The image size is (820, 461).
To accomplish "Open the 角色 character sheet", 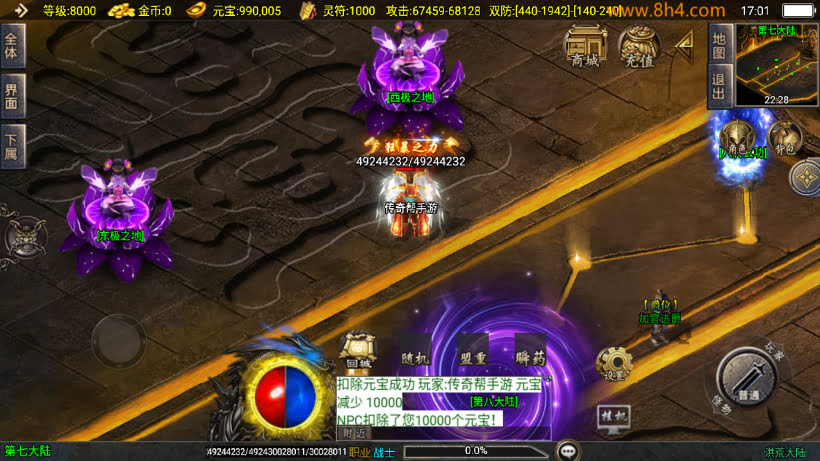I will 739,137.
